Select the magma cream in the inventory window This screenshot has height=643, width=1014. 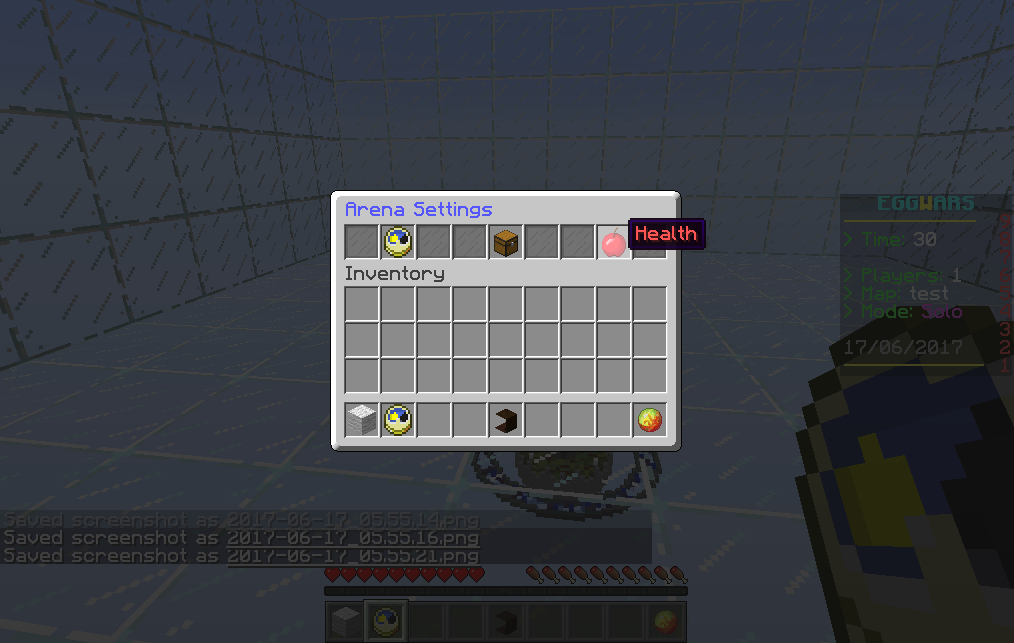[649, 420]
